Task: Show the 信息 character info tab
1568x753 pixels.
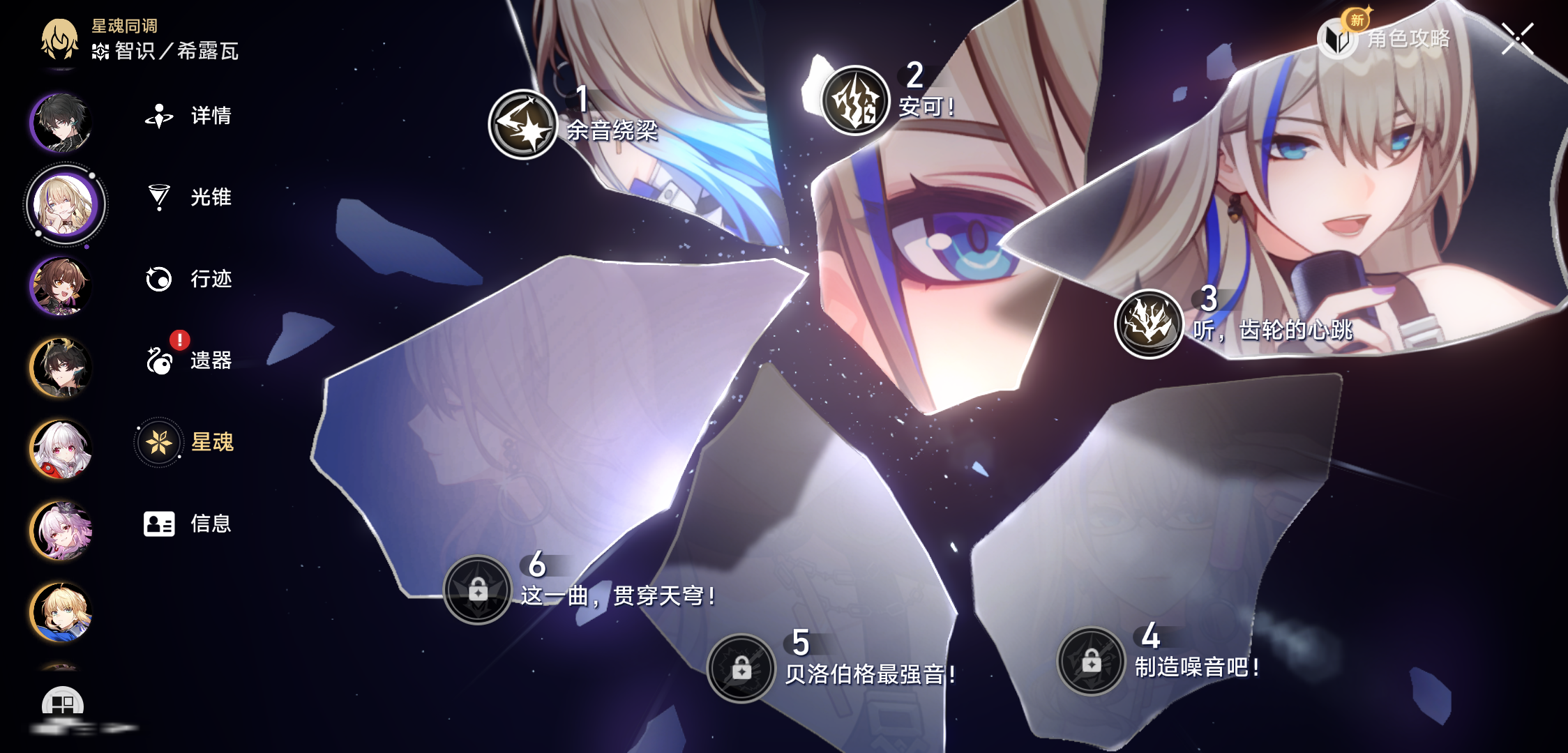Action: click(x=187, y=524)
